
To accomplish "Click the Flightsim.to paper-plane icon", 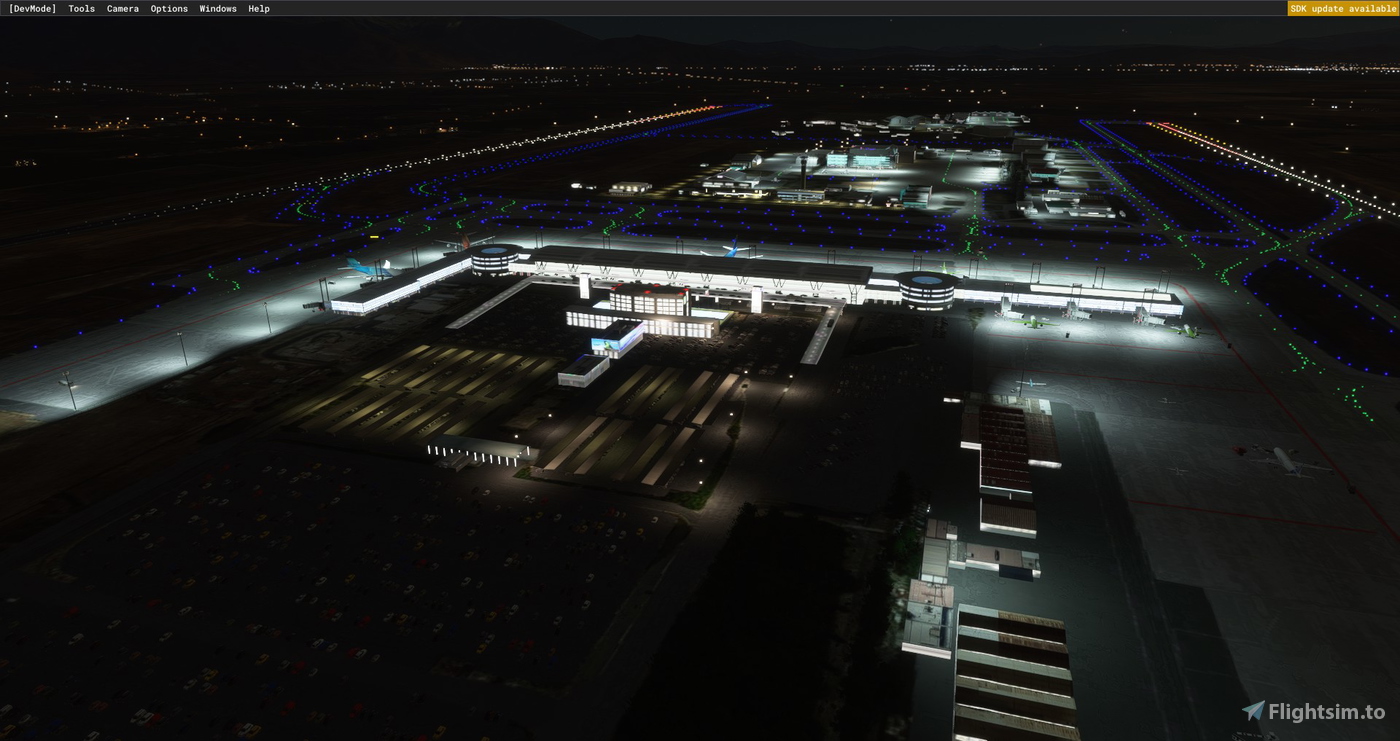I will [1253, 711].
